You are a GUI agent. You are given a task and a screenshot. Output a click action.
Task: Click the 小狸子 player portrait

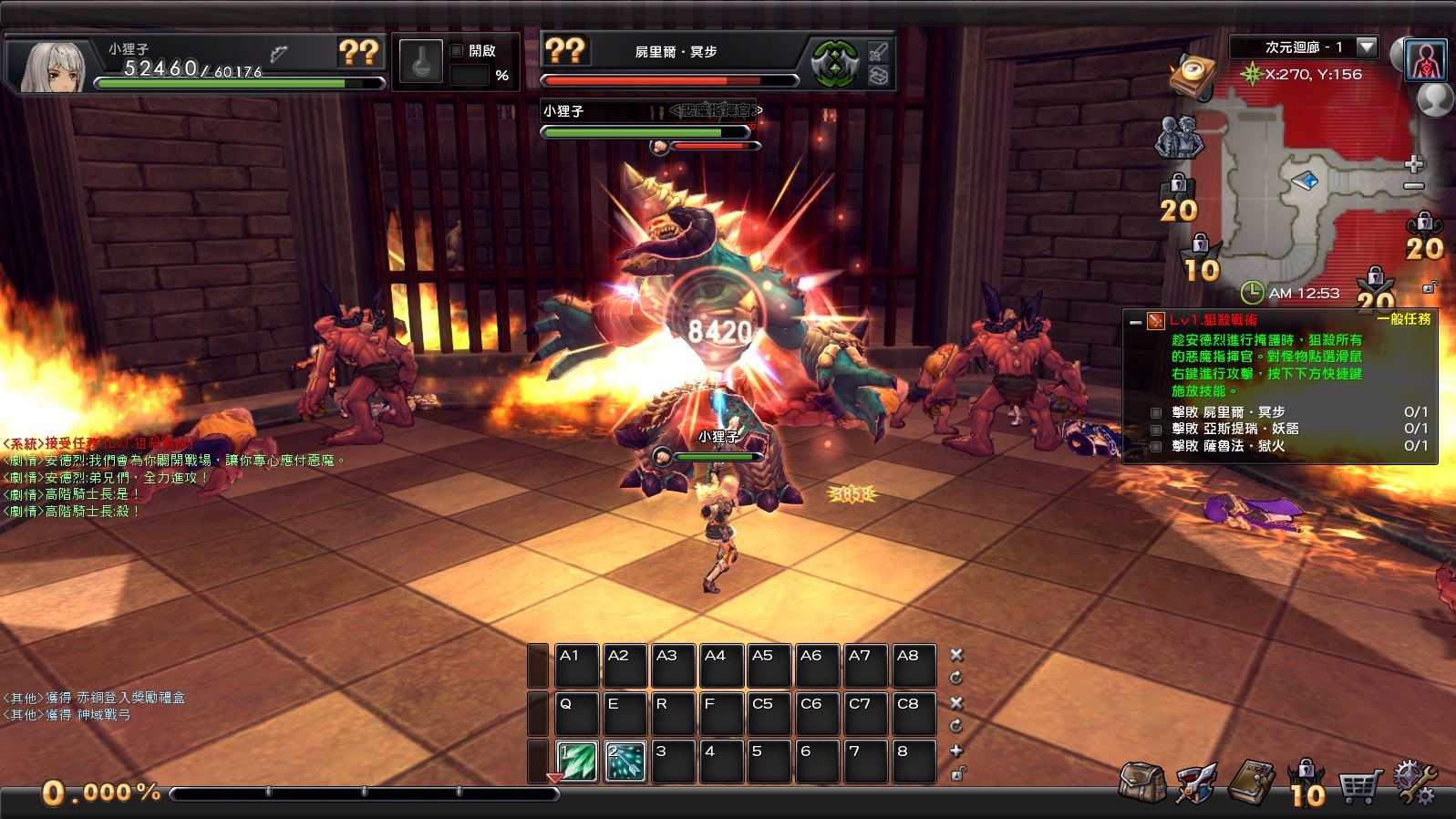(x=53, y=64)
